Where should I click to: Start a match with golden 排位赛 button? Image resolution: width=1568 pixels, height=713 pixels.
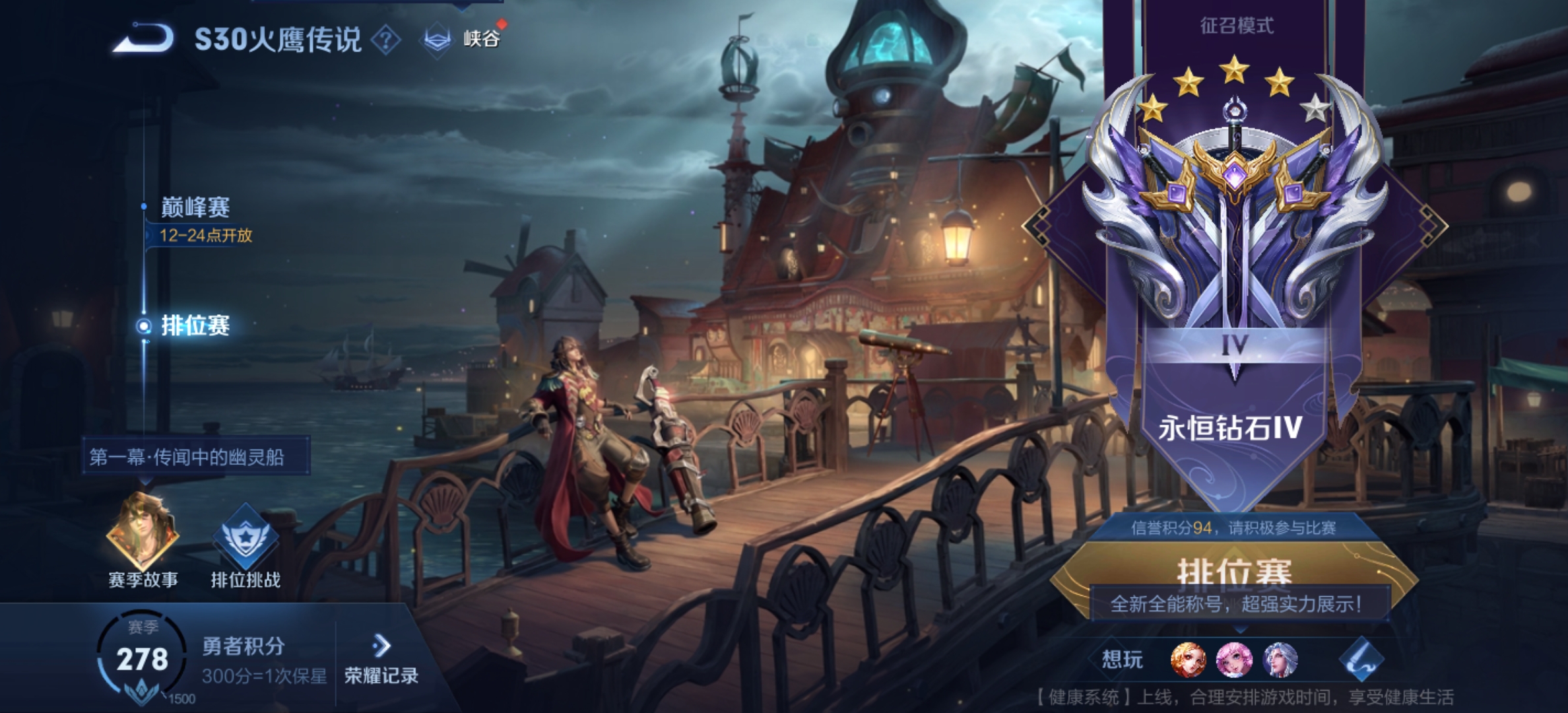1234,571
